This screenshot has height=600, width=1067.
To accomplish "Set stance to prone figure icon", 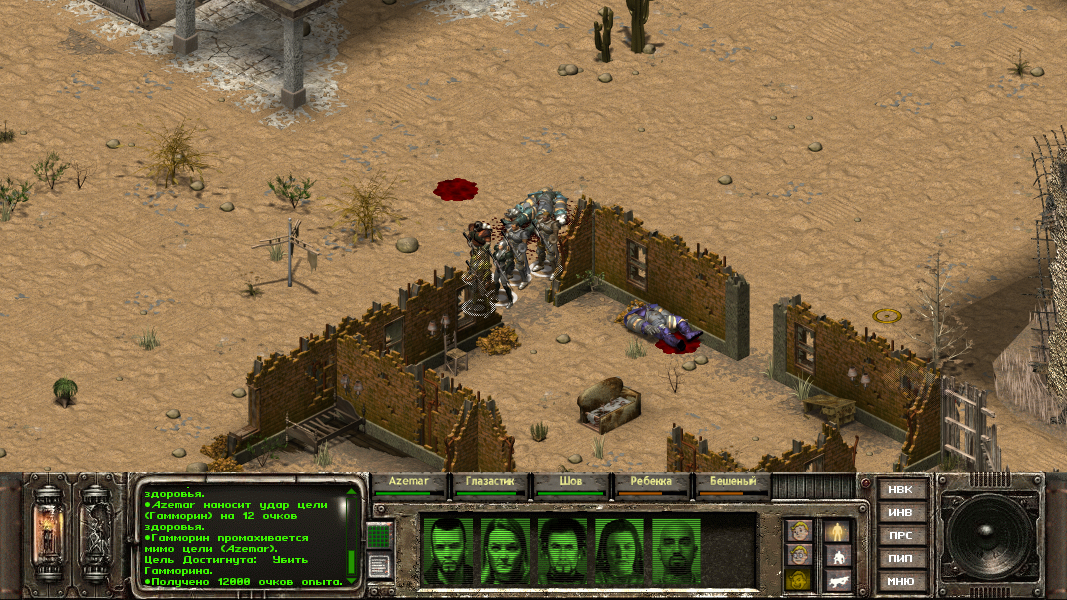I will pos(837,579).
